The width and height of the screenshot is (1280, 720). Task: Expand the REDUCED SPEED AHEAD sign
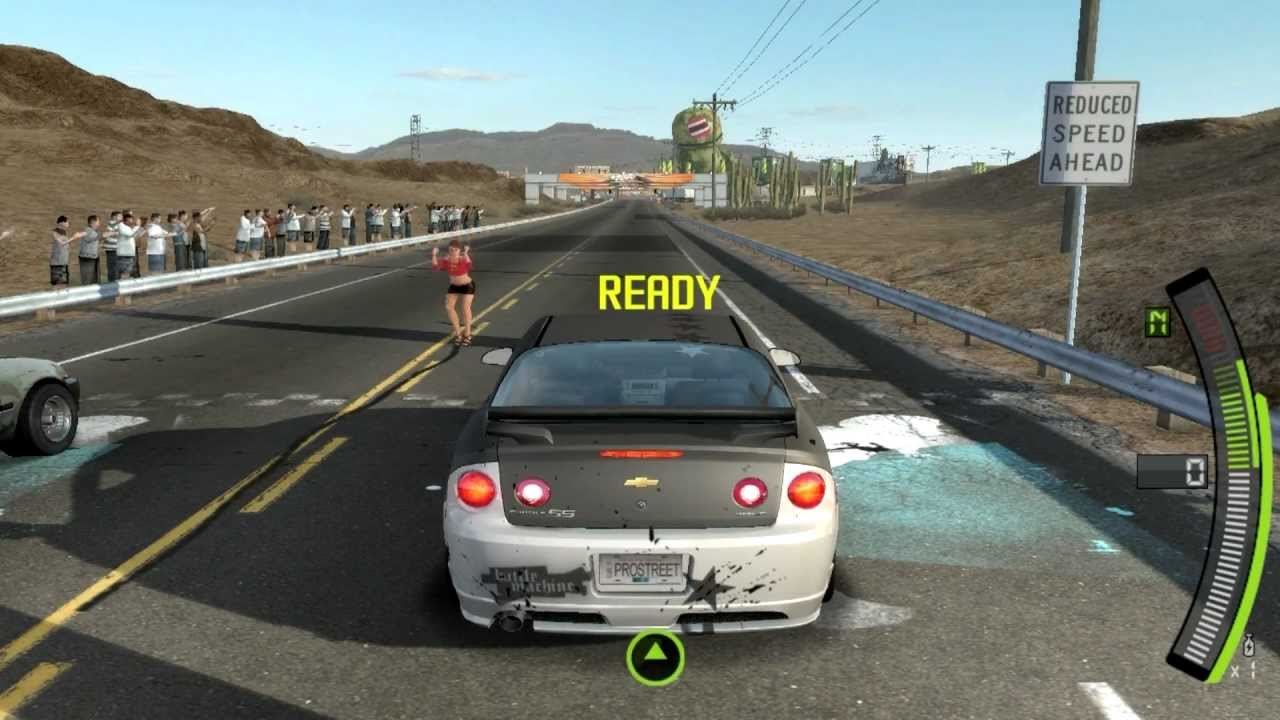point(1090,133)
